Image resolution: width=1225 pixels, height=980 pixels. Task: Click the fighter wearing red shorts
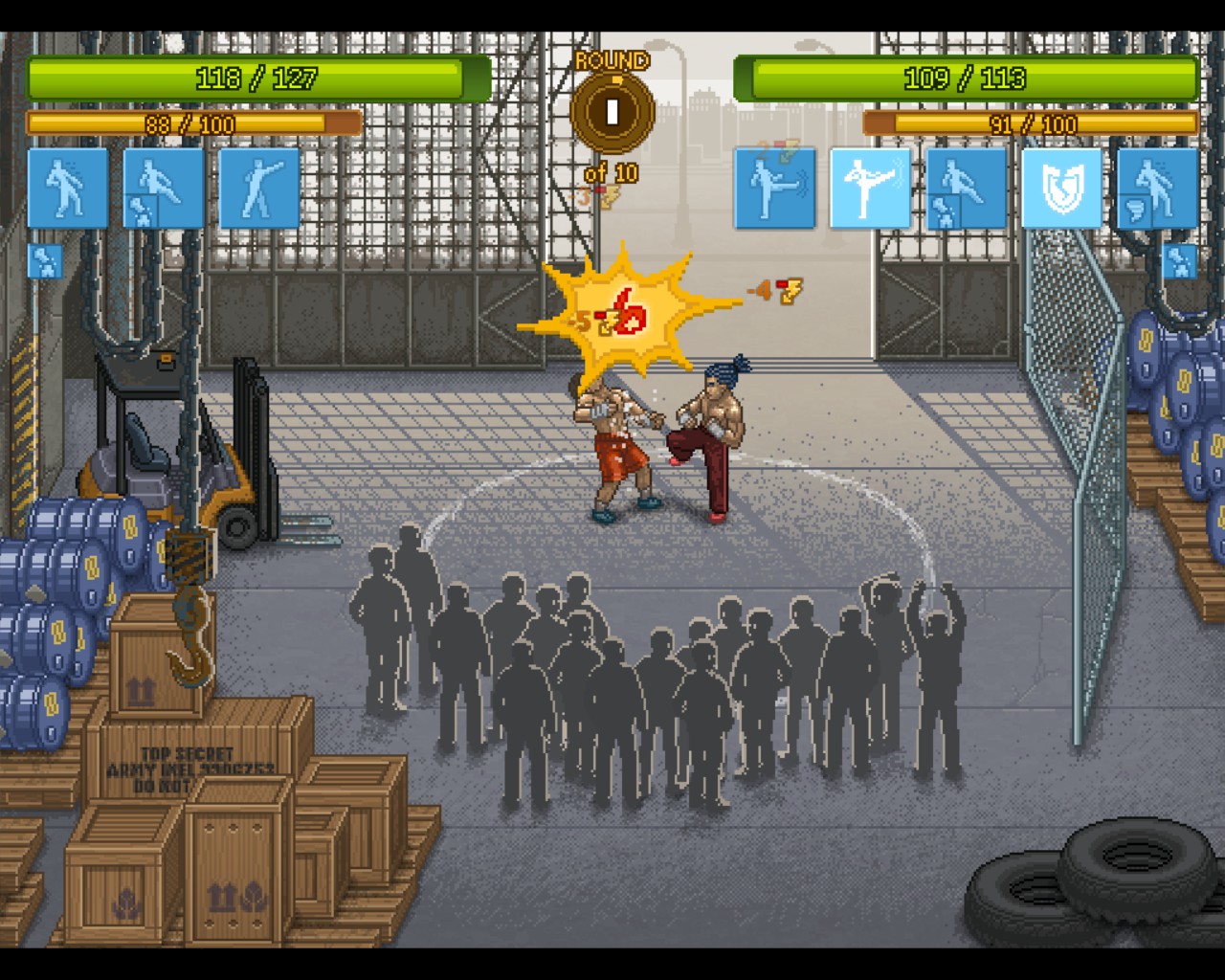click(x=617, y=450)
